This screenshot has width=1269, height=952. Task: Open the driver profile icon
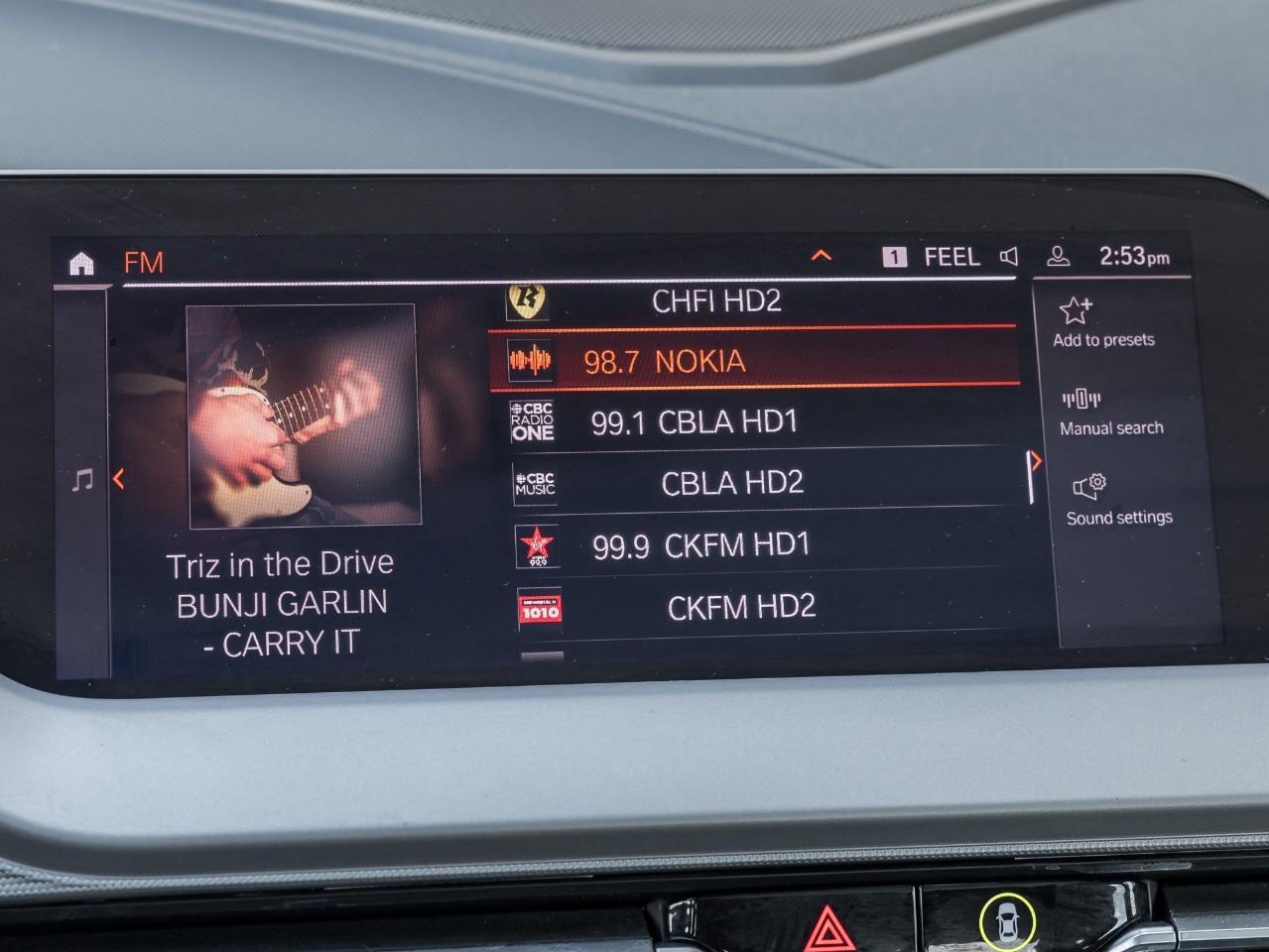coord(1059,257)
